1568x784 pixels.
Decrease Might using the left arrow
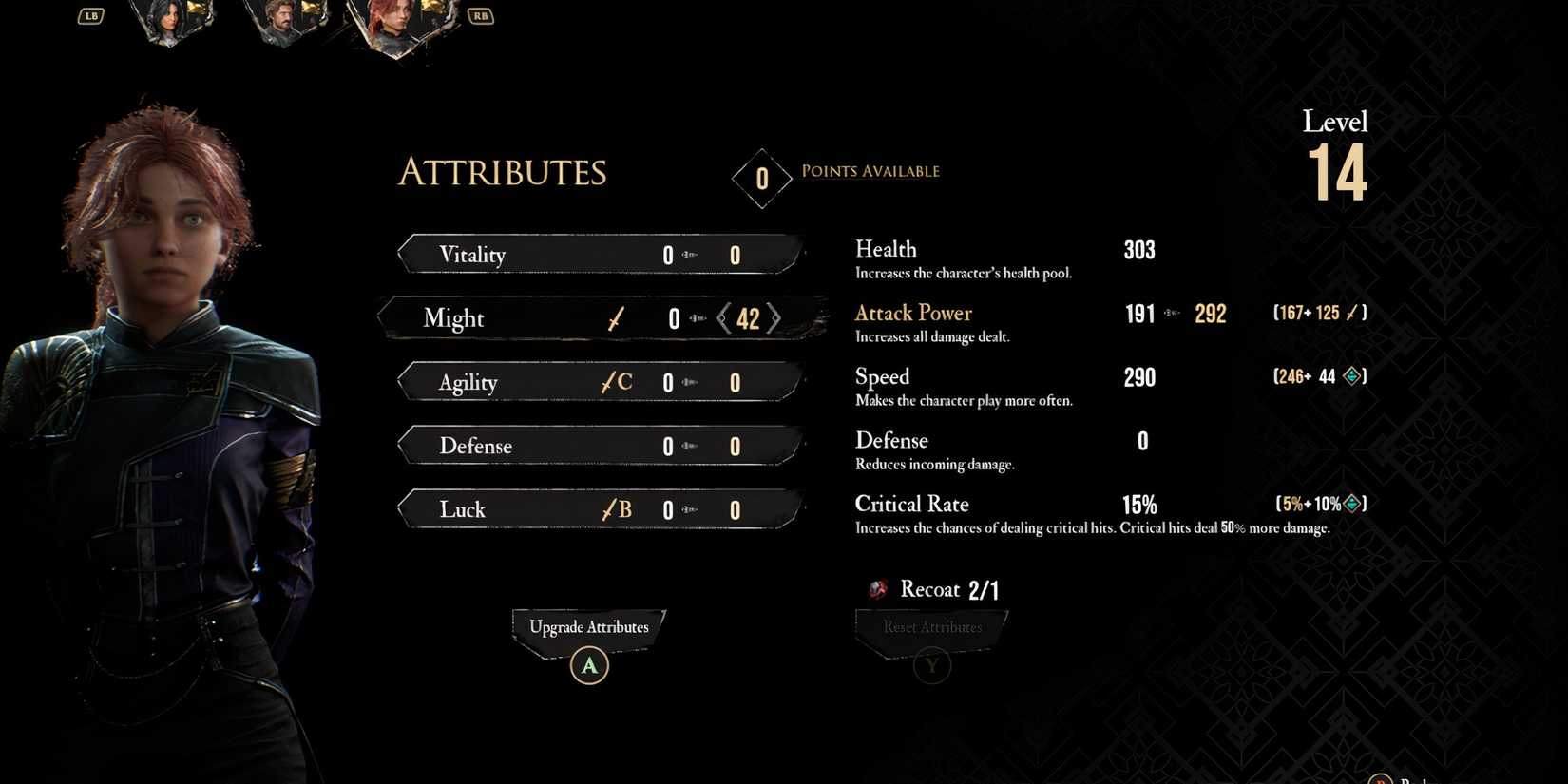(x=721, y=318)
